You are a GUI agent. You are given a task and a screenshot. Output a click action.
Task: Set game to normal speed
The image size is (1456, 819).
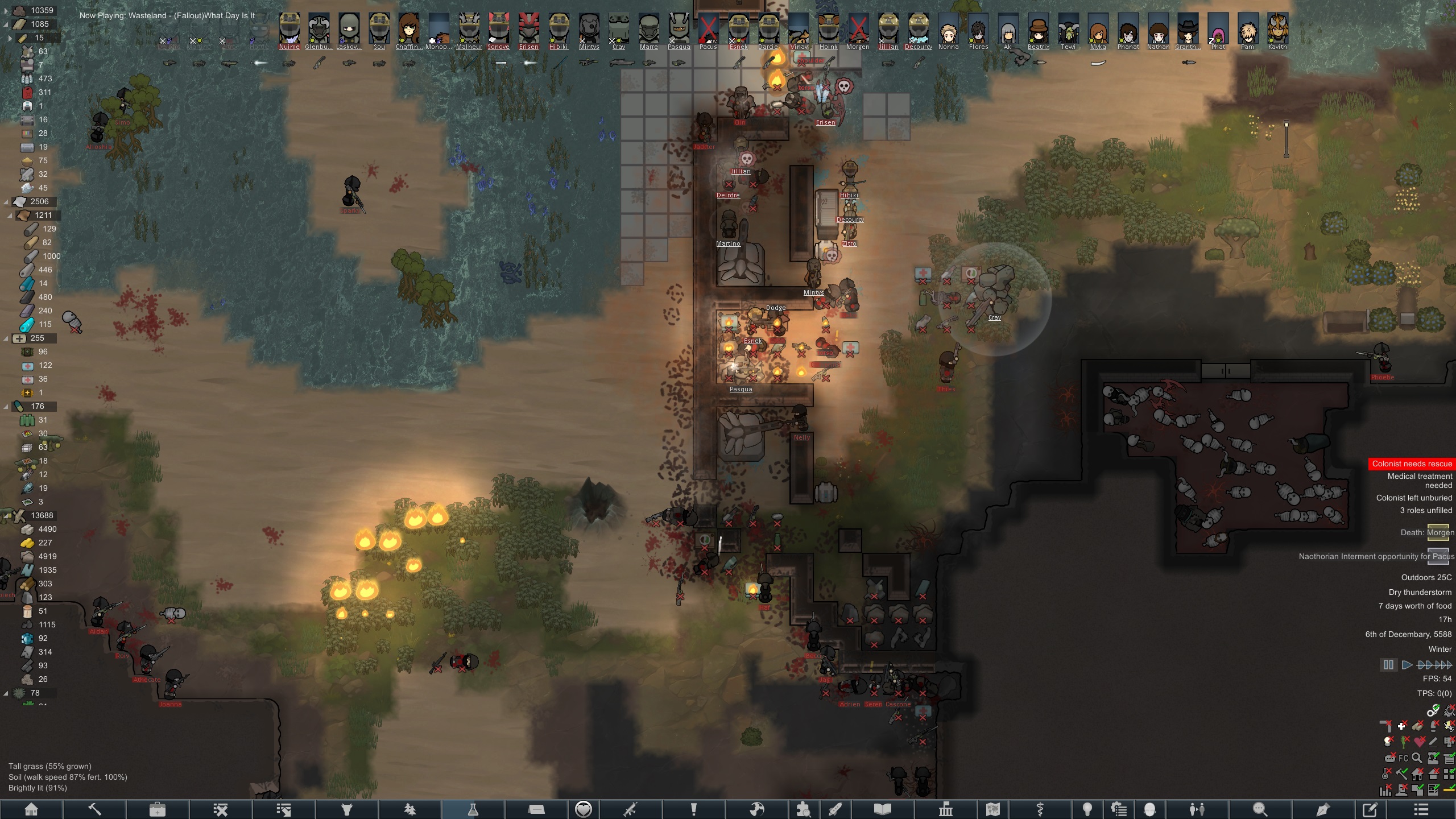click(x=1407, y=665)
